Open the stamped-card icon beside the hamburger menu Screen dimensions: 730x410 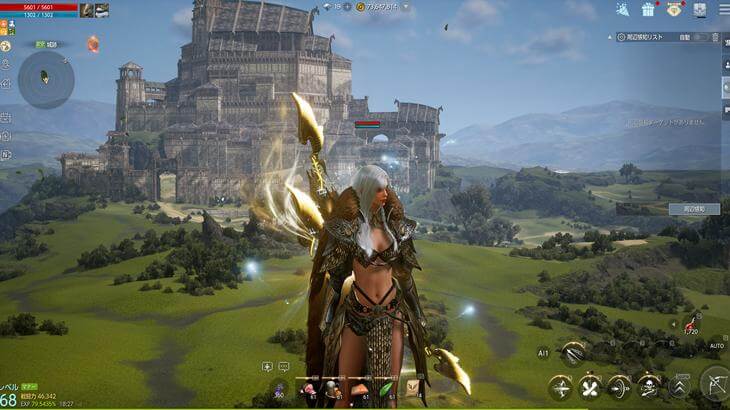pyautogui.click(x=700, y=9)
